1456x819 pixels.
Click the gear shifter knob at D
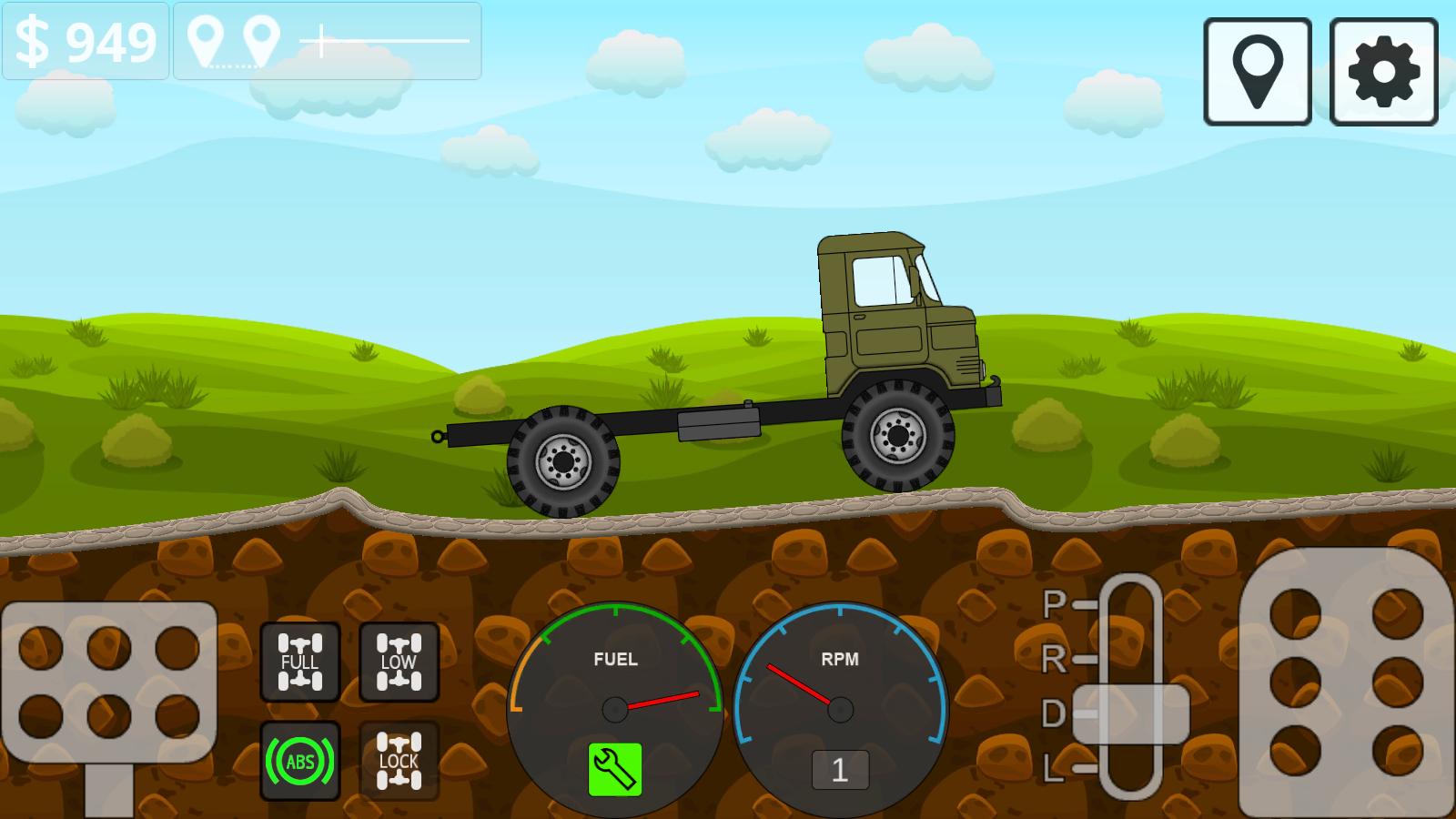[1130, 714]
